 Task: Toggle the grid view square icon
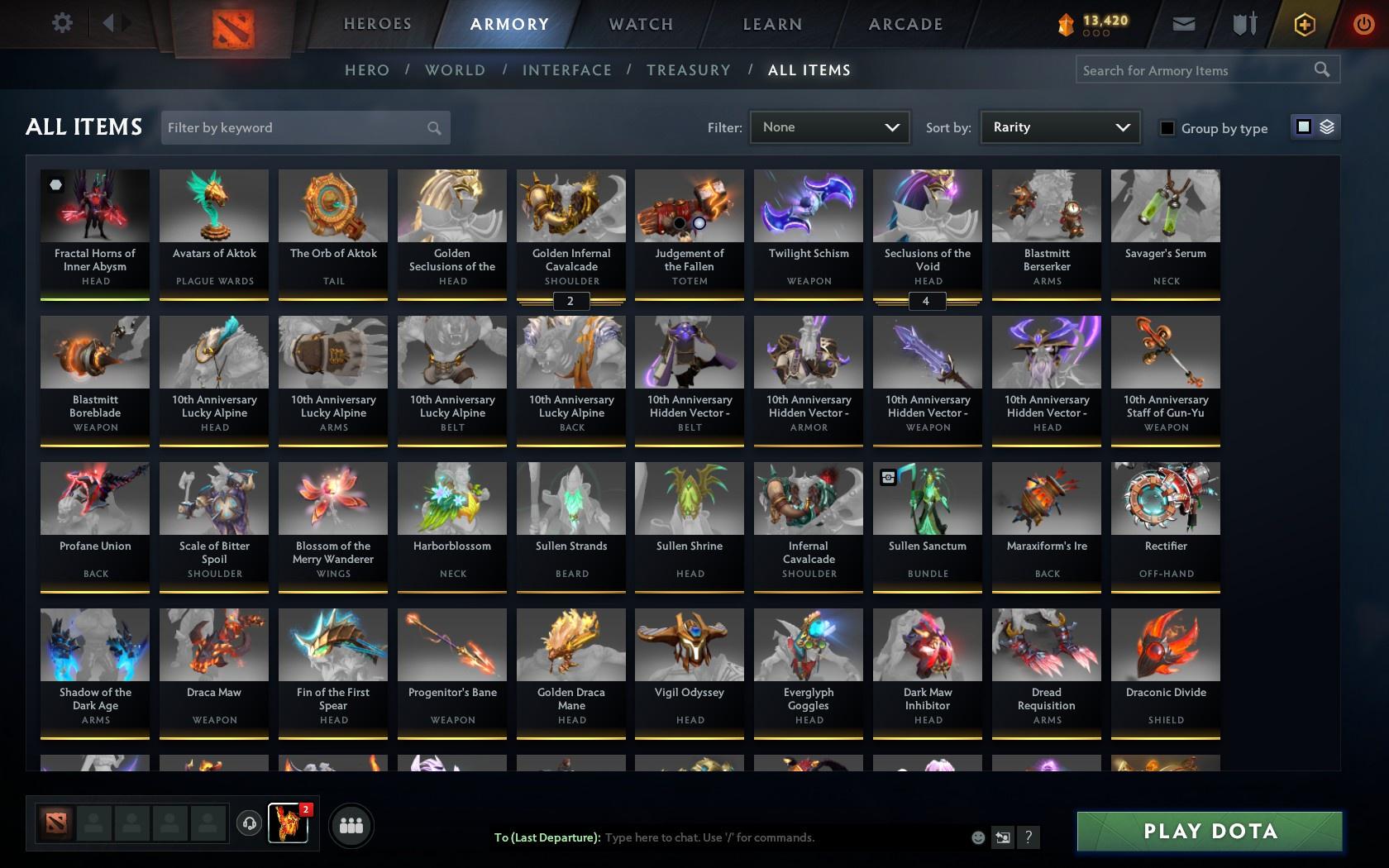point(1303,127)
